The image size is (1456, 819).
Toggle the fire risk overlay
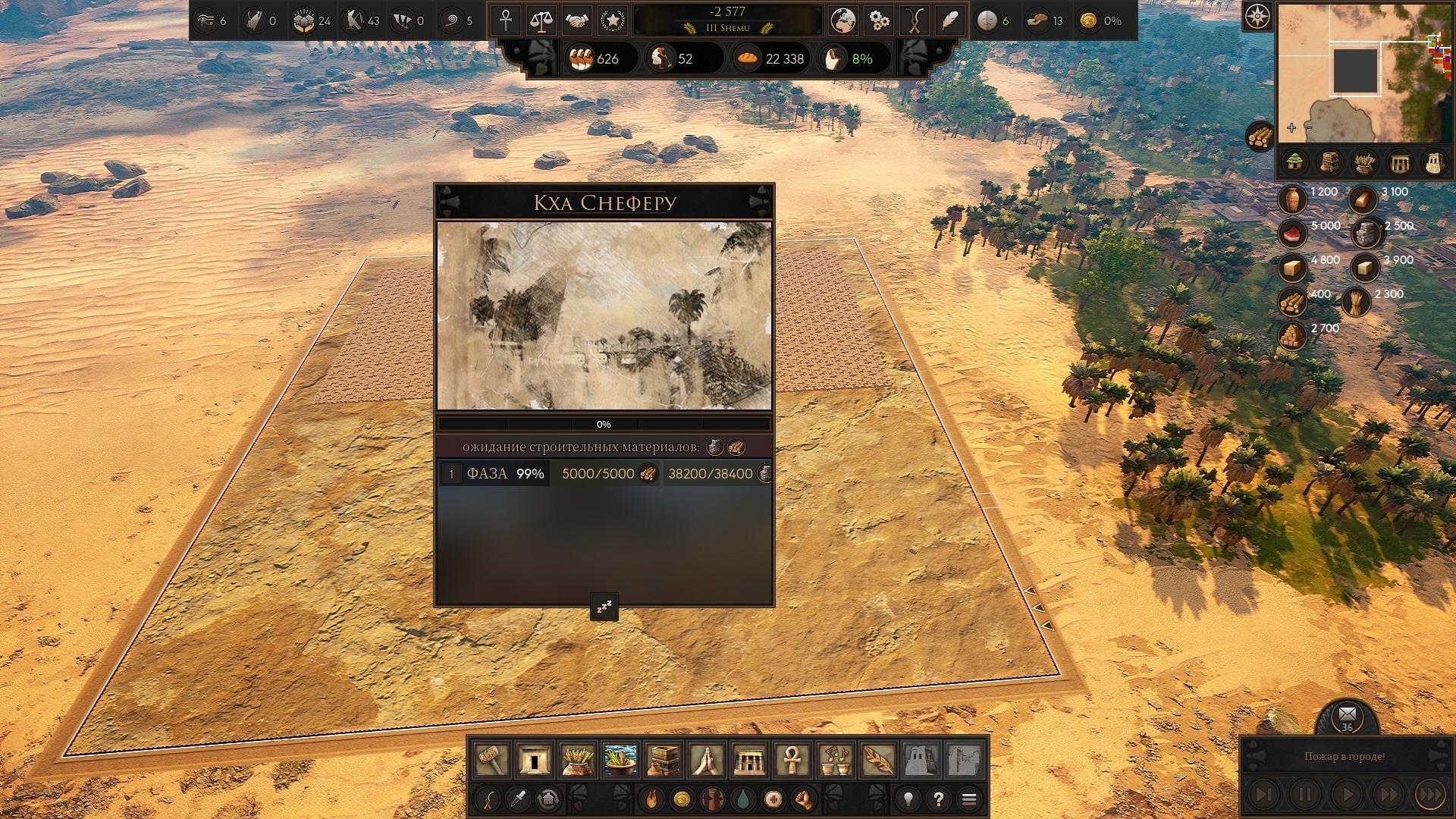tap(651, 799)
